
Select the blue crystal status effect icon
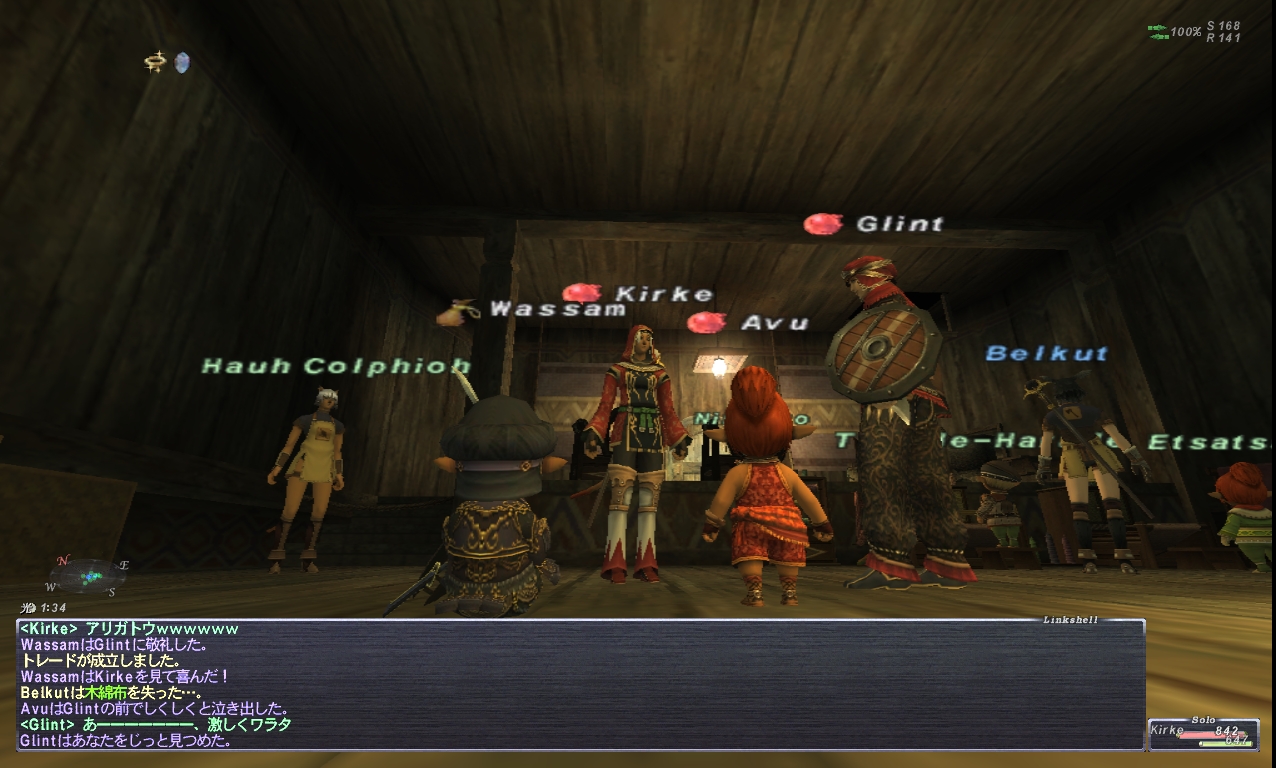tap(181, 63)
